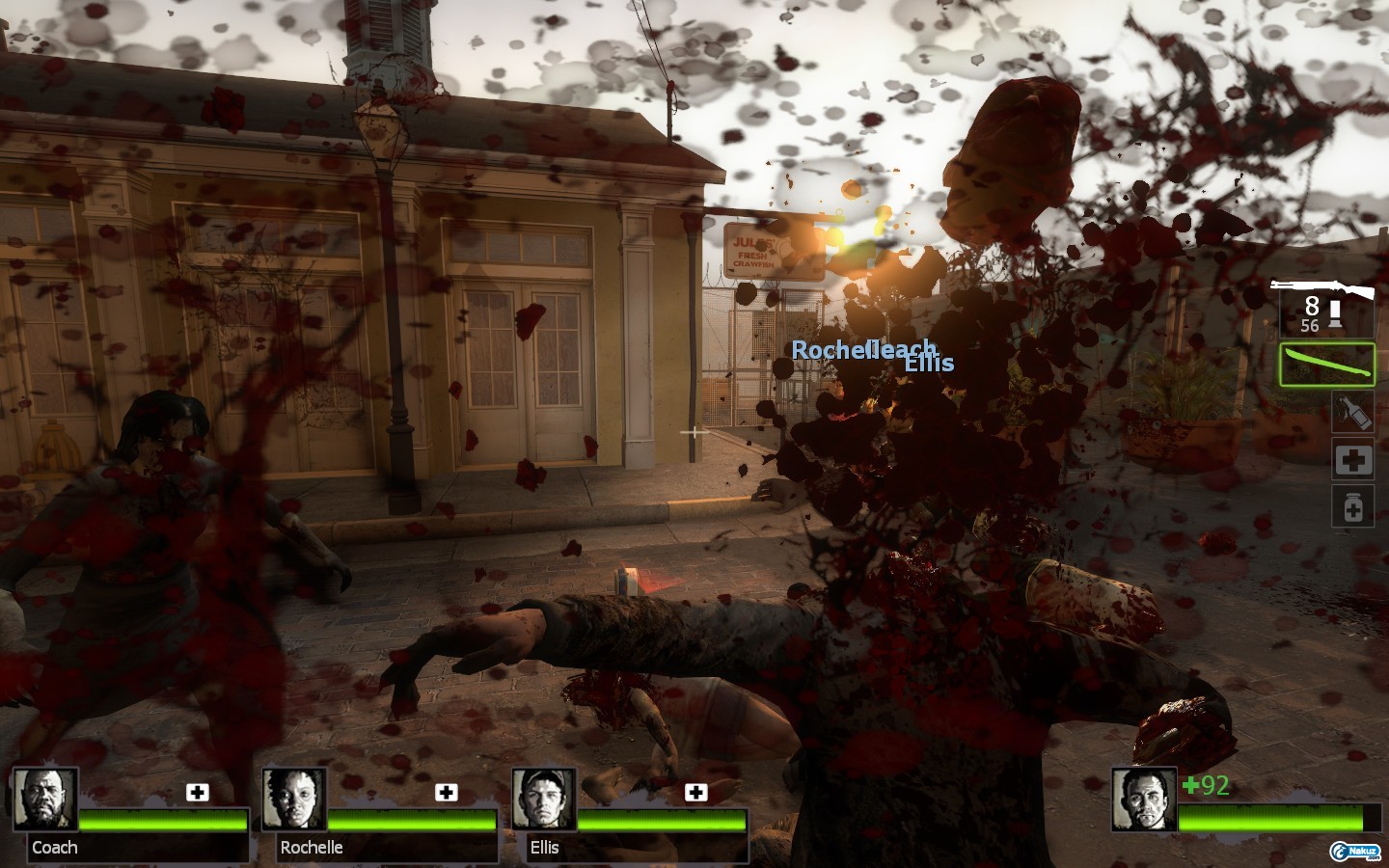
Task: Select the Molotov bottle throwable slot
Action: (1352, 412)
